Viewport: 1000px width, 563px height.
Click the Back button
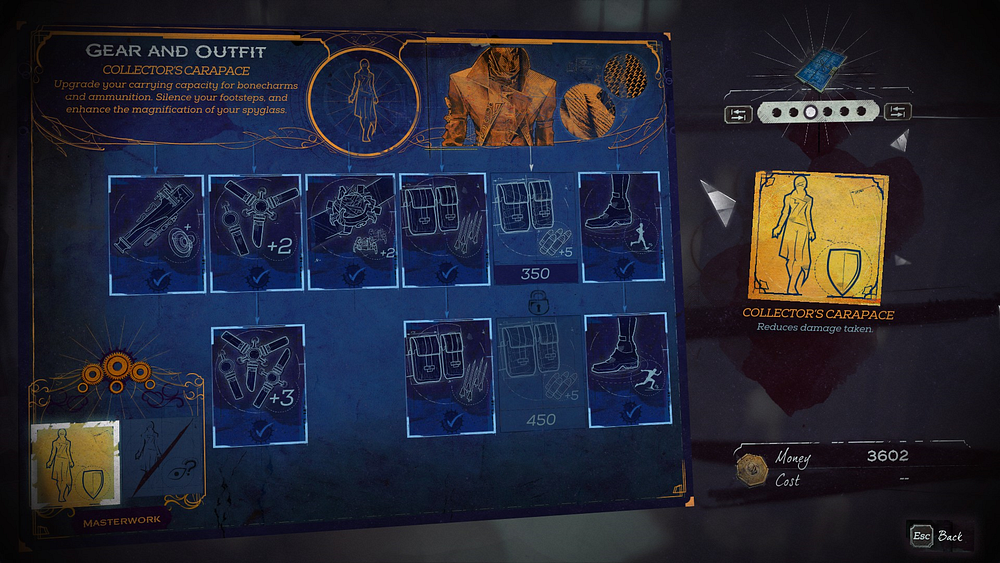(x=939, y=537)
